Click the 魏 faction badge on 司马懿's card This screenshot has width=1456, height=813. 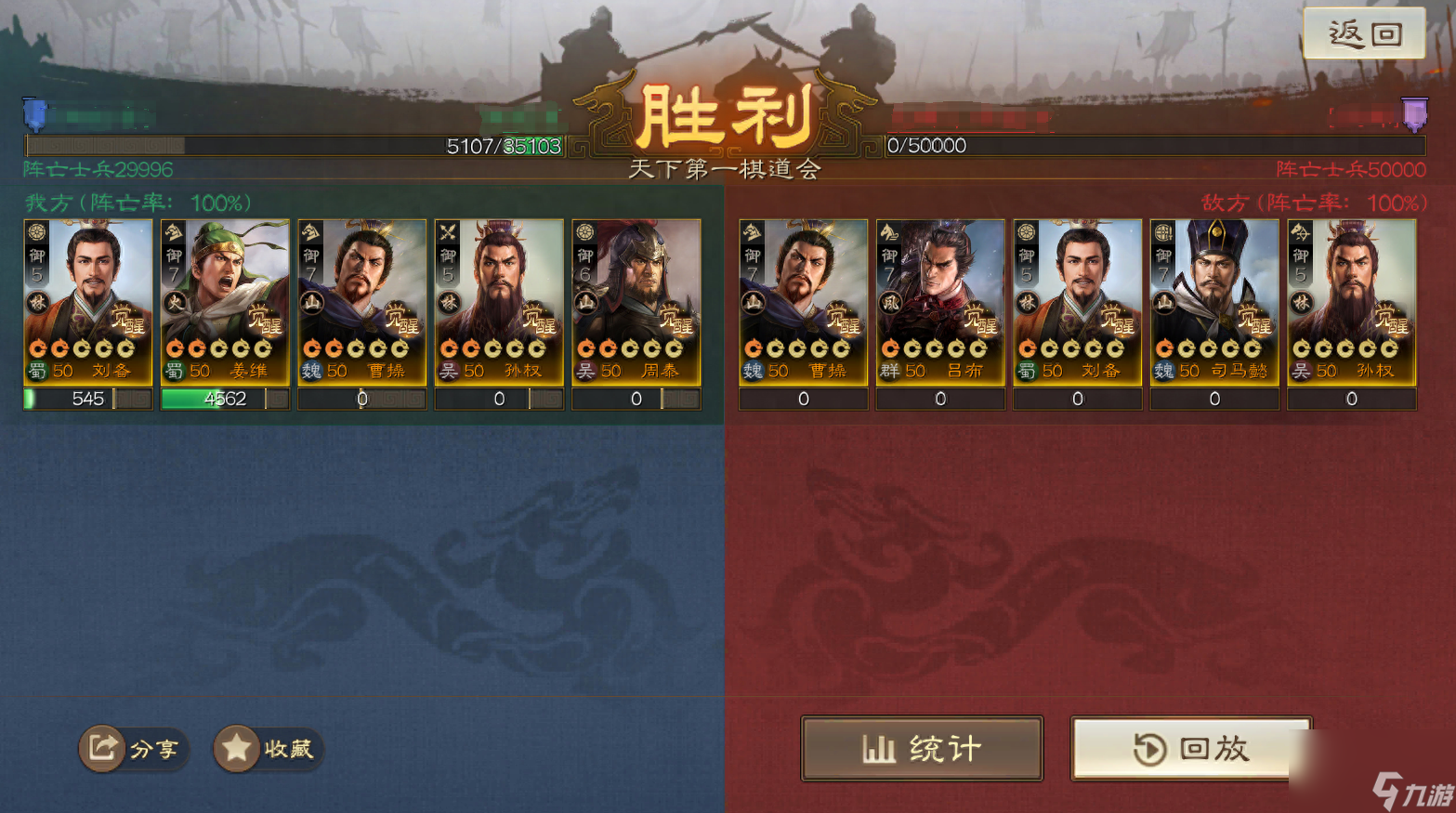1163,369
